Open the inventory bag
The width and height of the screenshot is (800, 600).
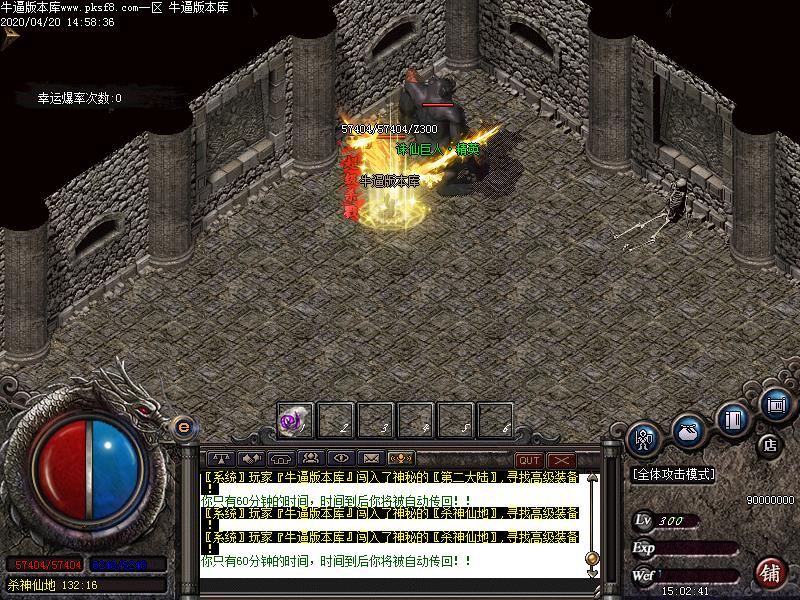tap(688, 431)
